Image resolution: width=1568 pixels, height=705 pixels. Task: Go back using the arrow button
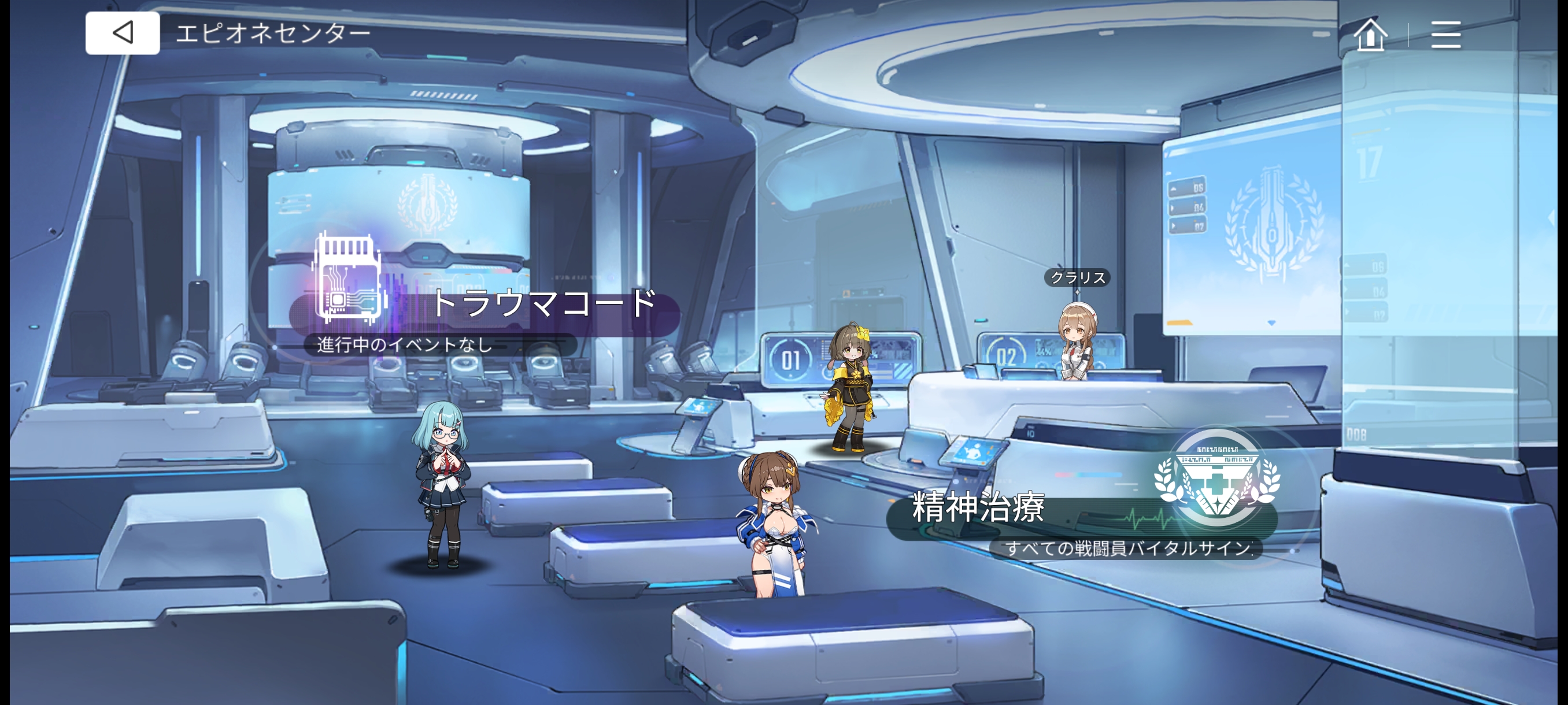coord(123,33)
